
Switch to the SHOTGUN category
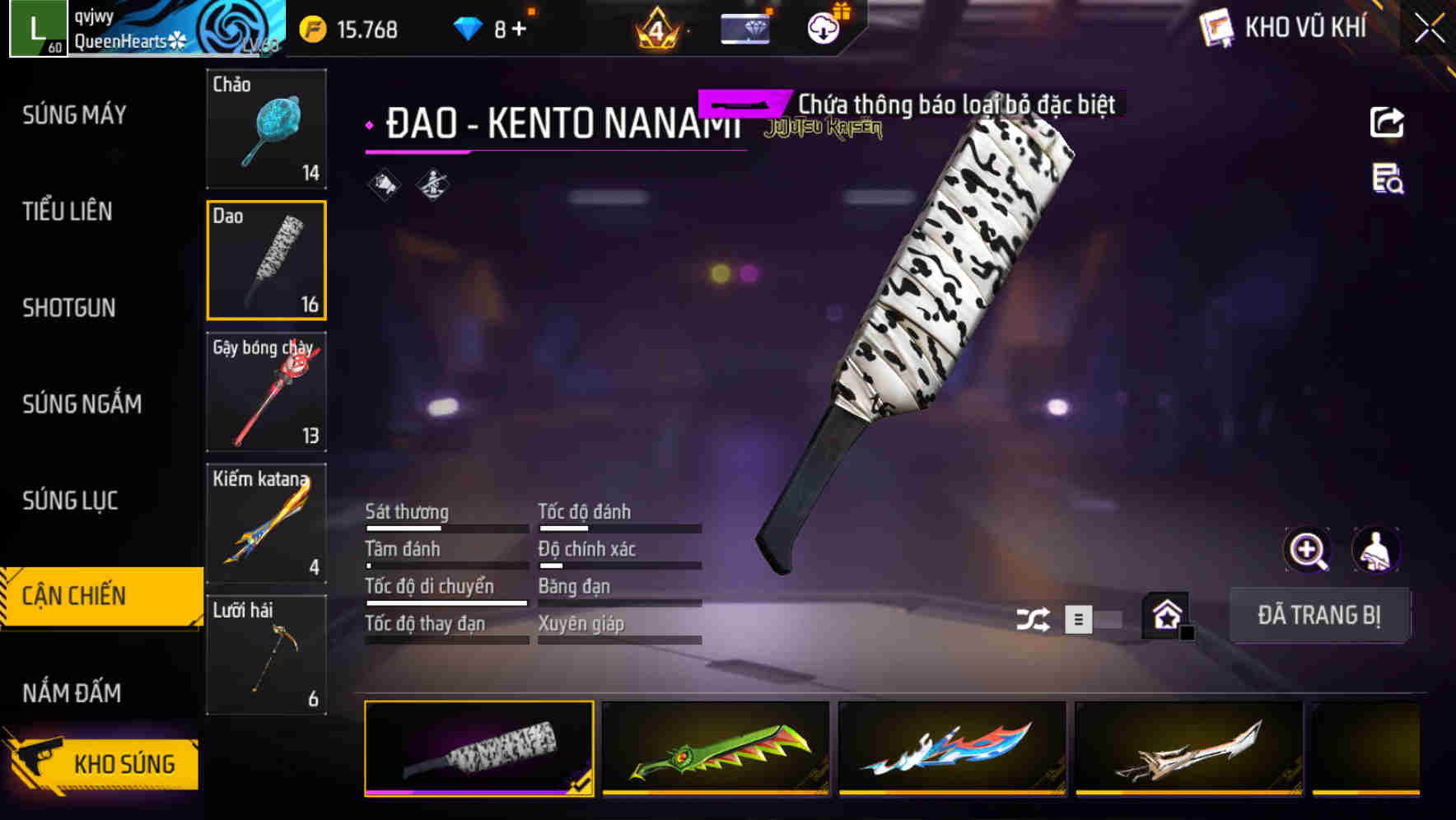click(x=69, y=308)
